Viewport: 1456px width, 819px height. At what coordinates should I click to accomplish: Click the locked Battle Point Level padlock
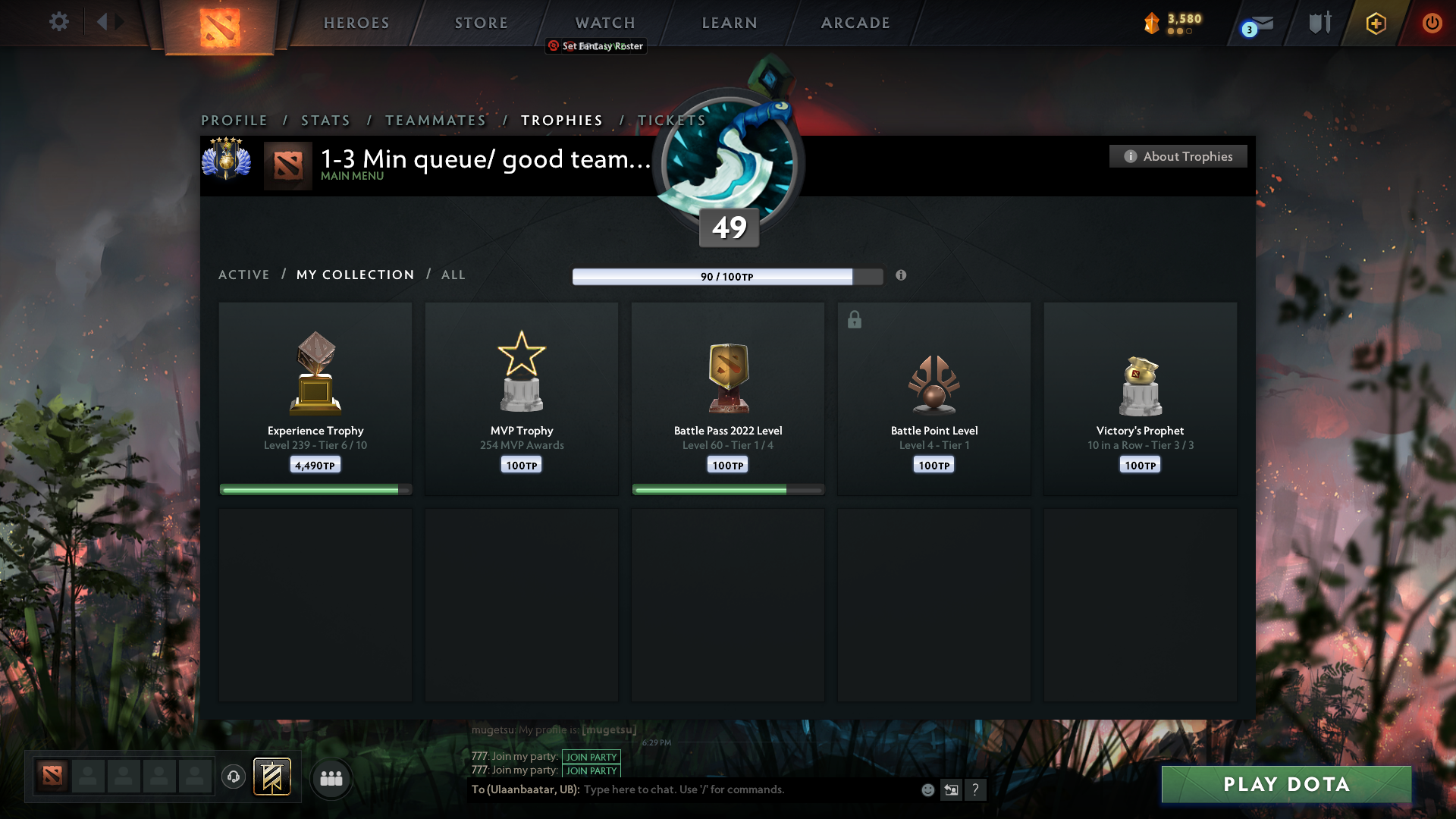(855, 319)
